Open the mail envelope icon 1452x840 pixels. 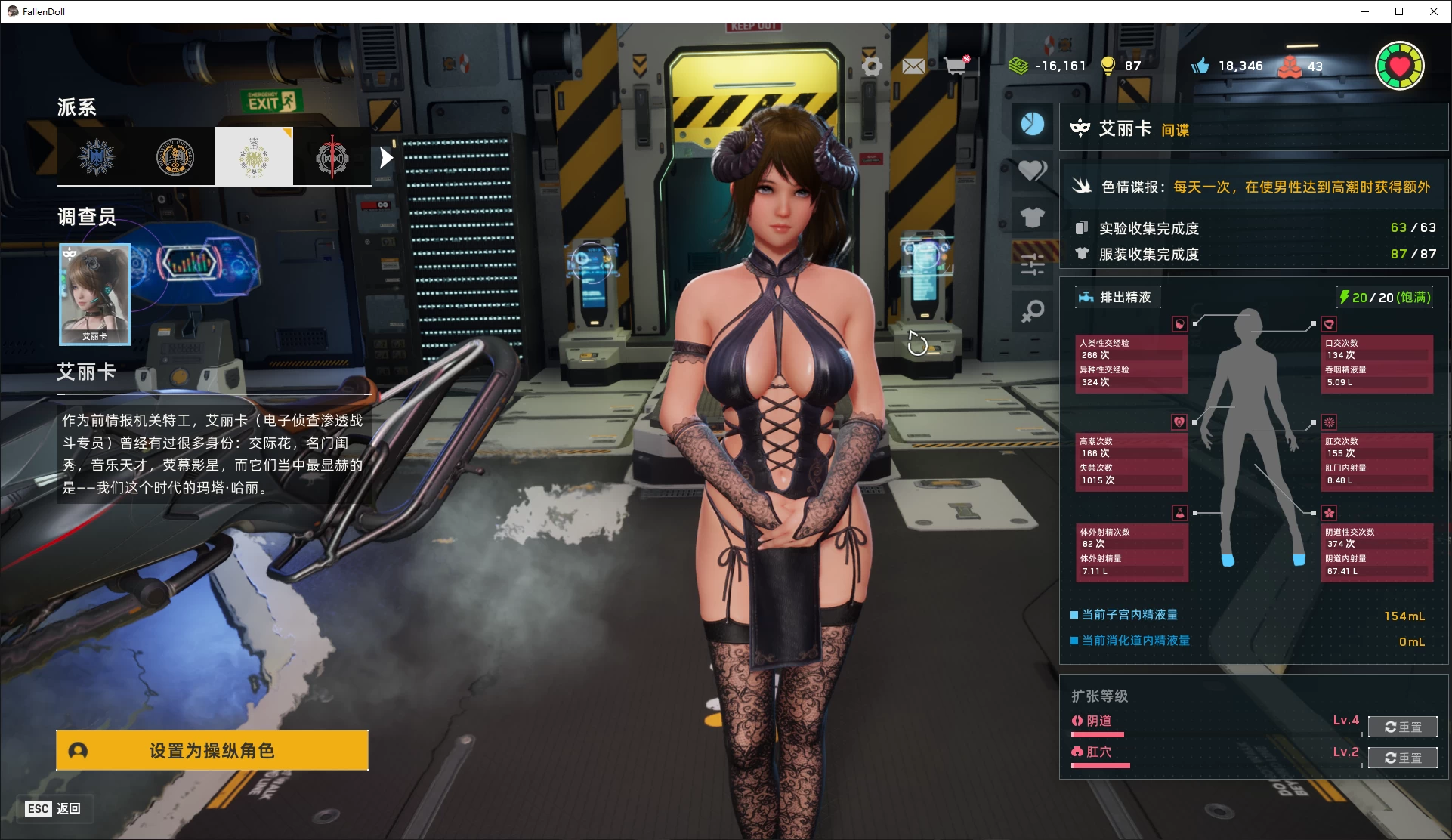tap(913, 66)
